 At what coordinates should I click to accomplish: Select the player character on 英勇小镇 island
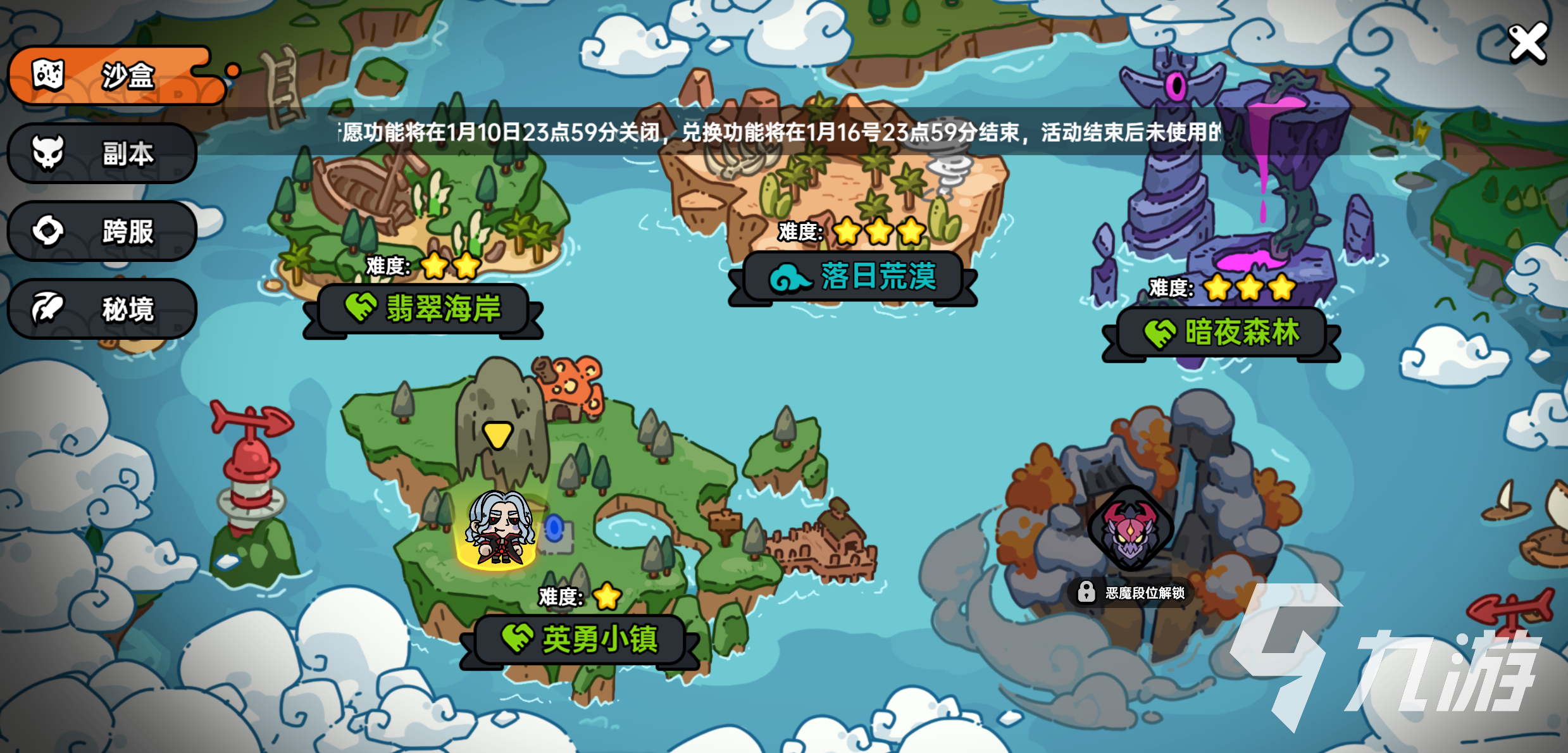(x=499, y=532)
